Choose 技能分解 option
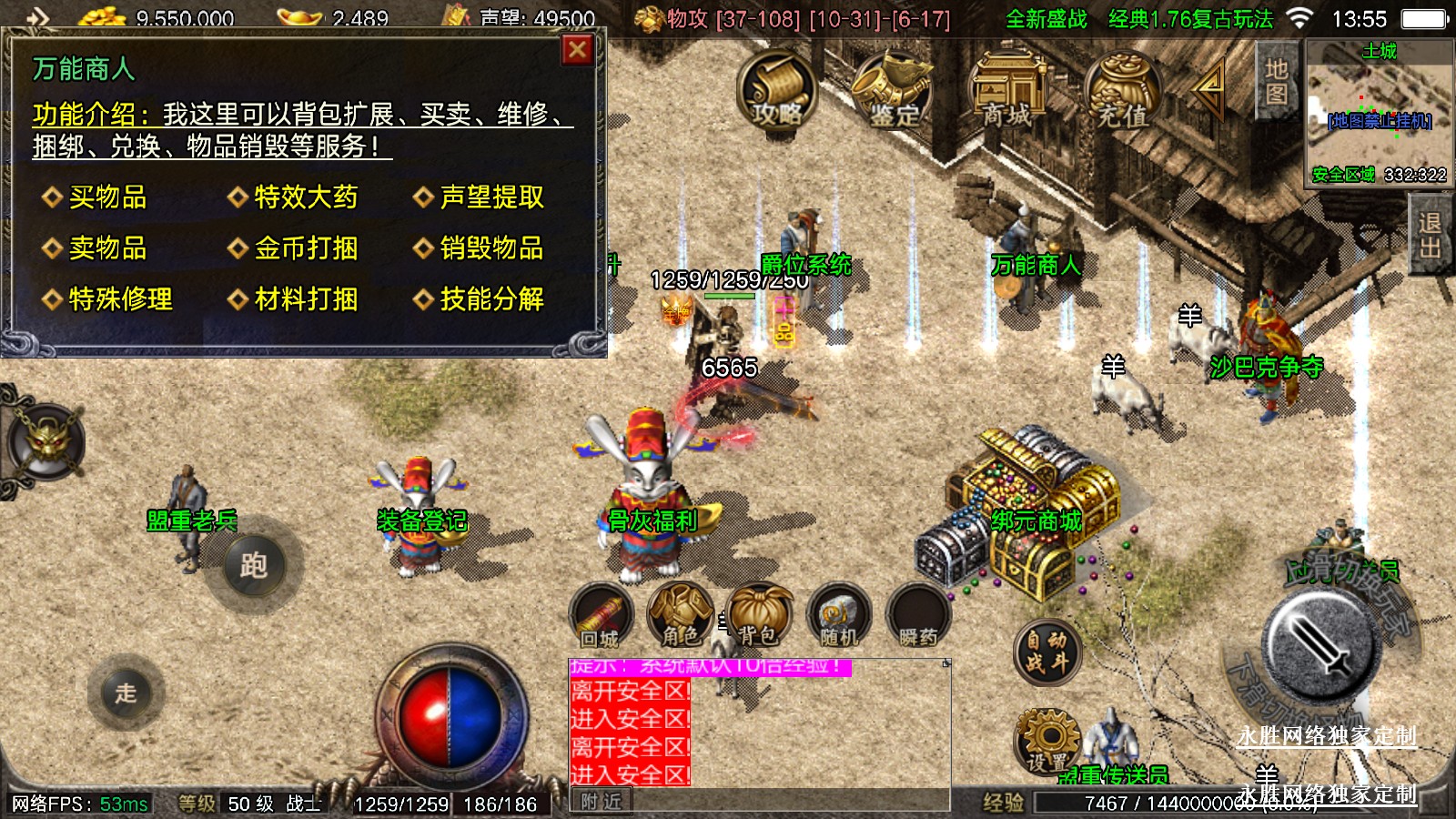The image size is (1456, 819). (491, 299)
